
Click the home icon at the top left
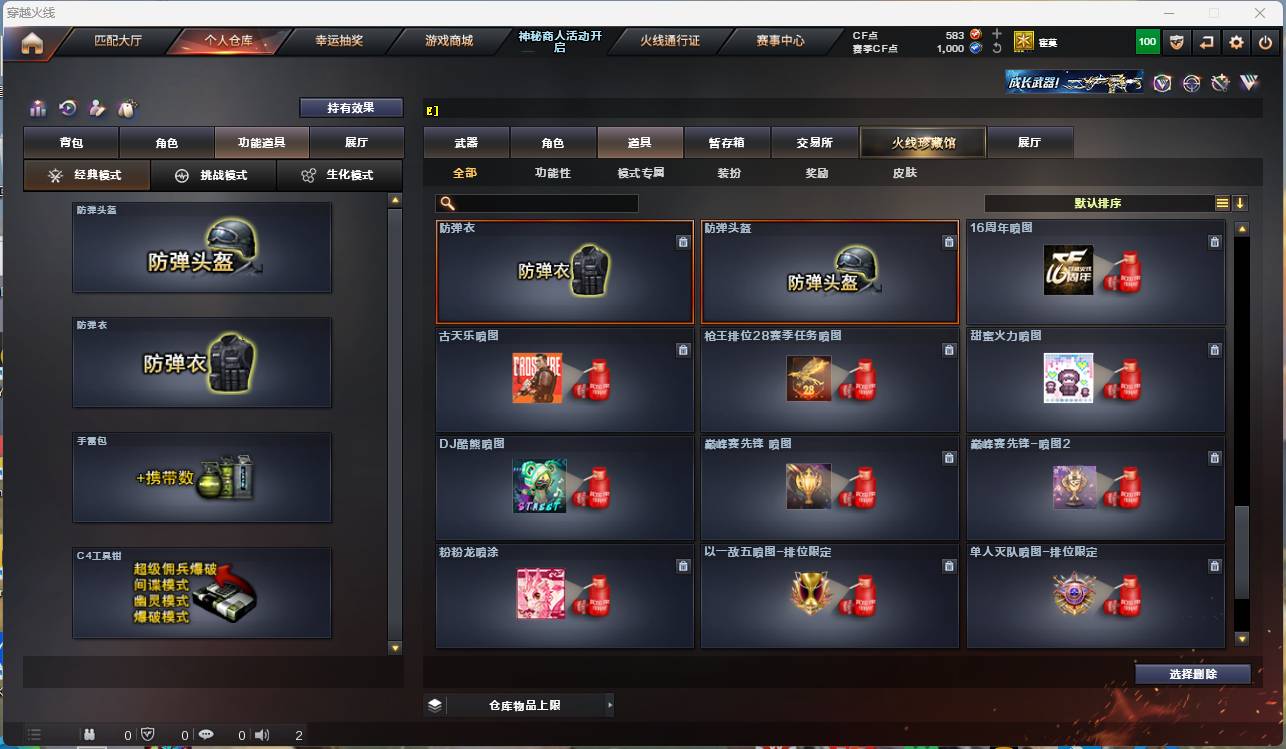pos(31,42)
